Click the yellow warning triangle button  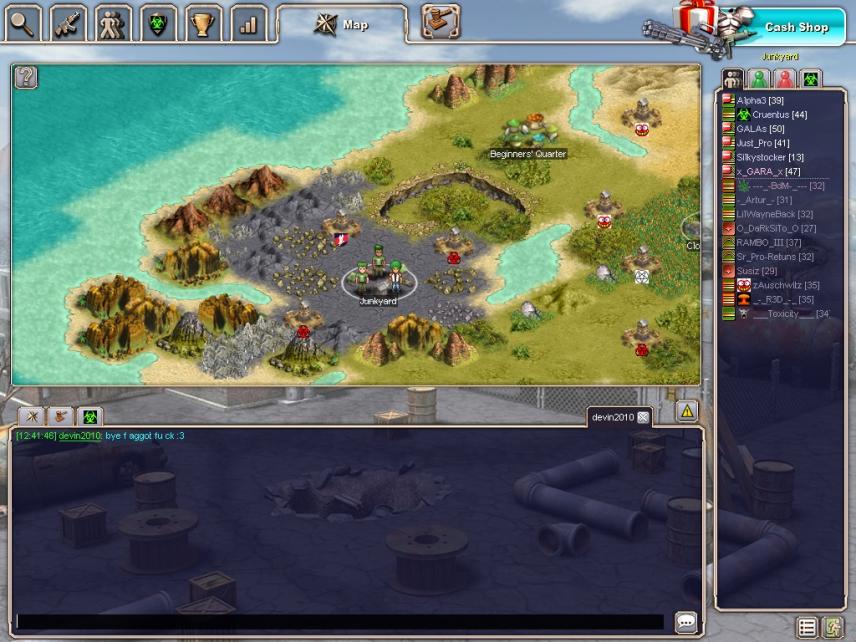[x=686, y=410]
